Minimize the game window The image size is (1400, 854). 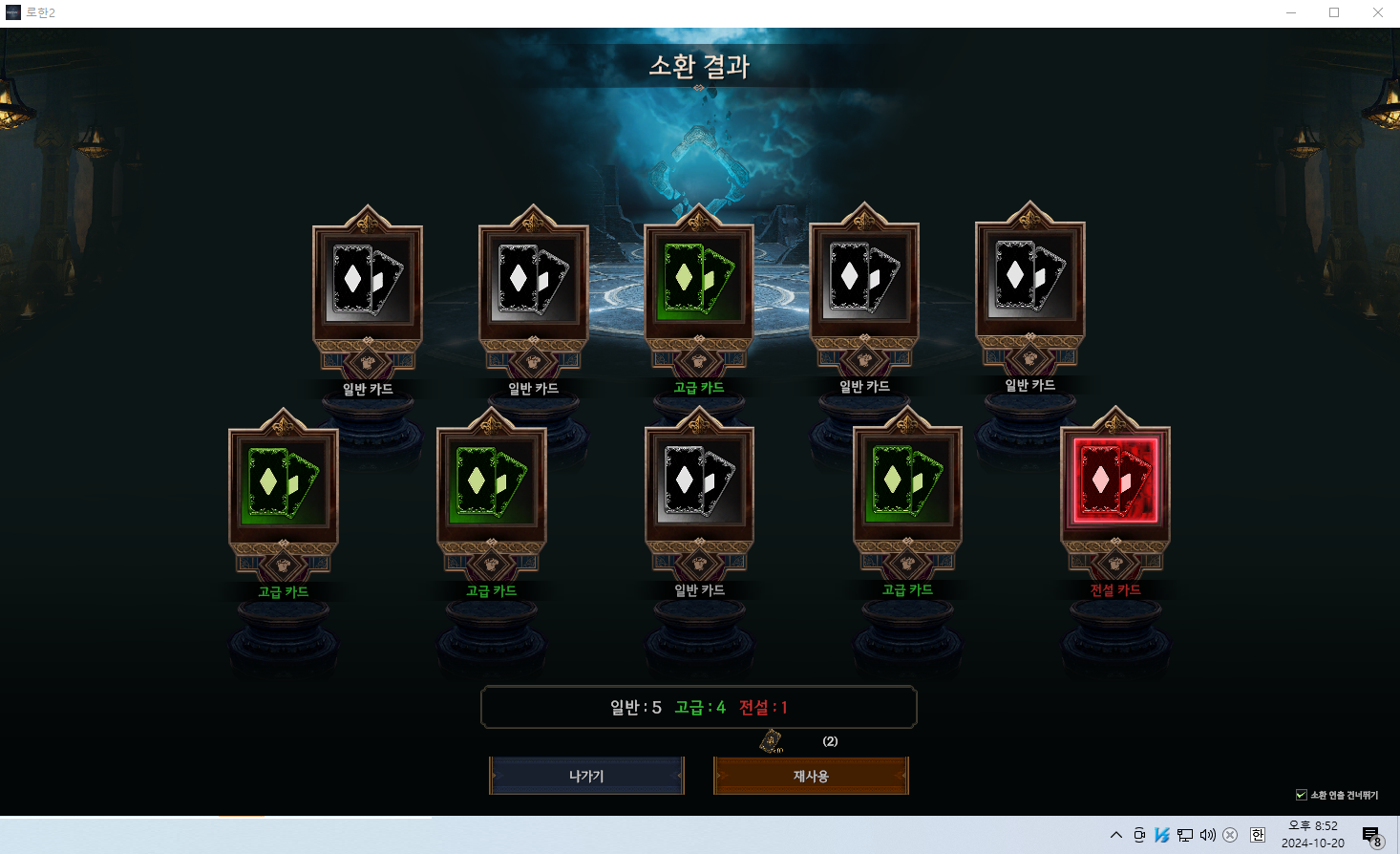pos(1291,12)
